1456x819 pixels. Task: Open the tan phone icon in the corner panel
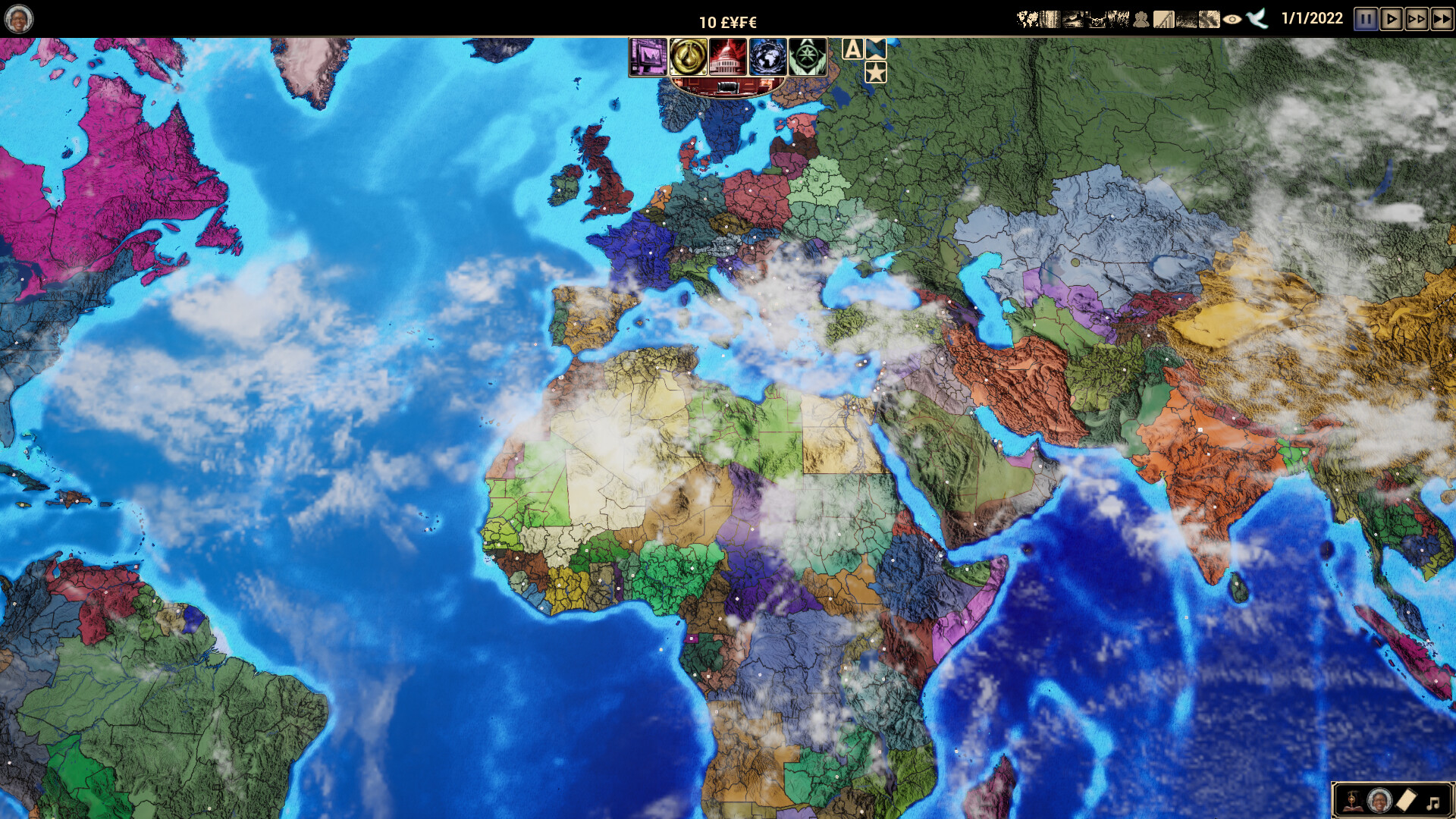pos(1406,800)
